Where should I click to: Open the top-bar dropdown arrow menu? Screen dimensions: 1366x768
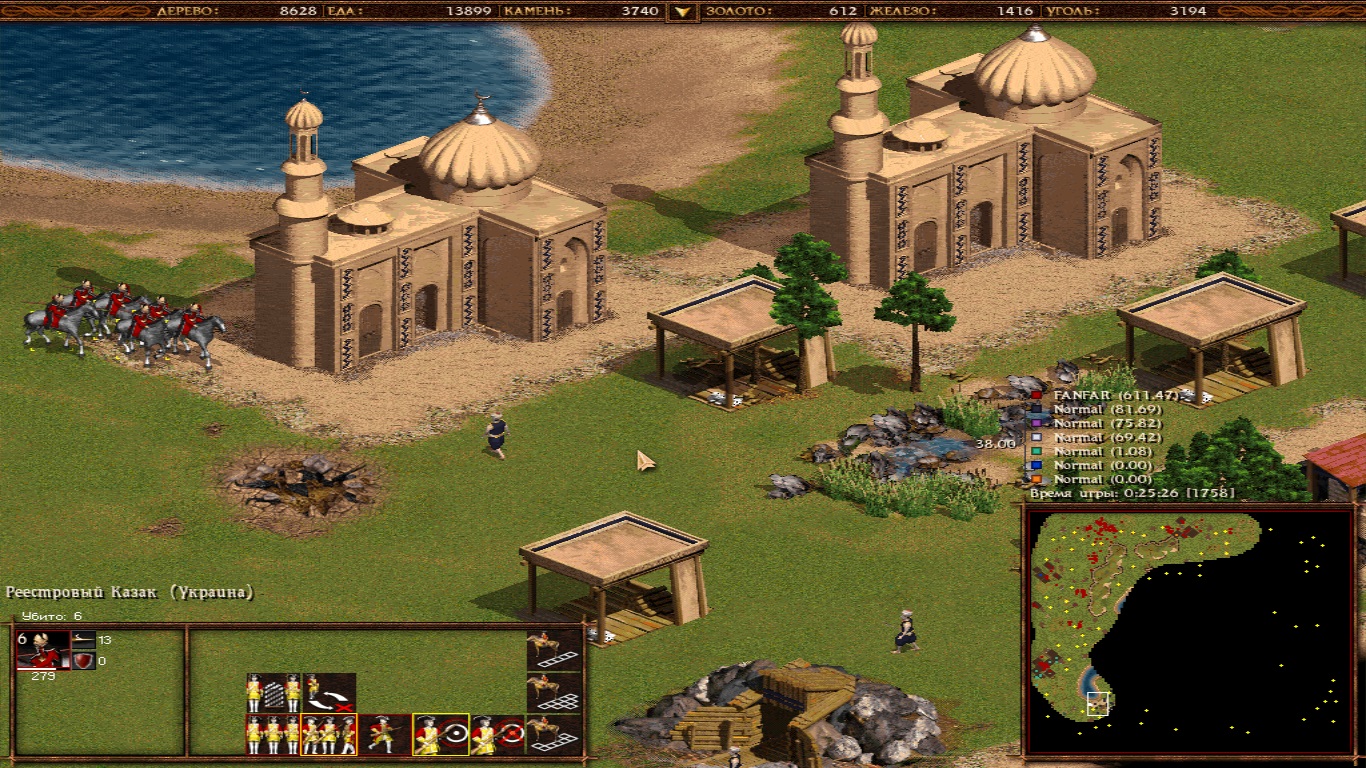click(683, 12)
